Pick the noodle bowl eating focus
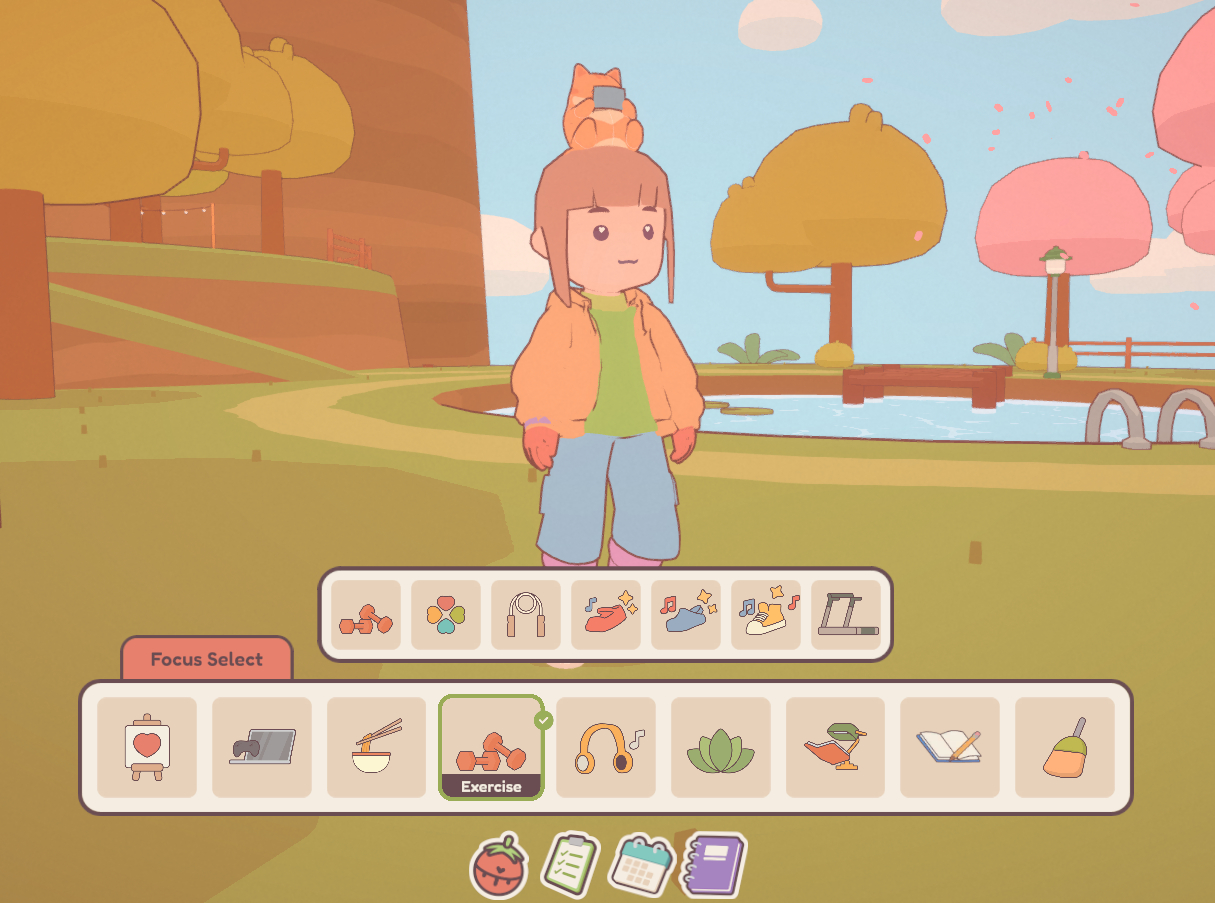 pos(377,747)
